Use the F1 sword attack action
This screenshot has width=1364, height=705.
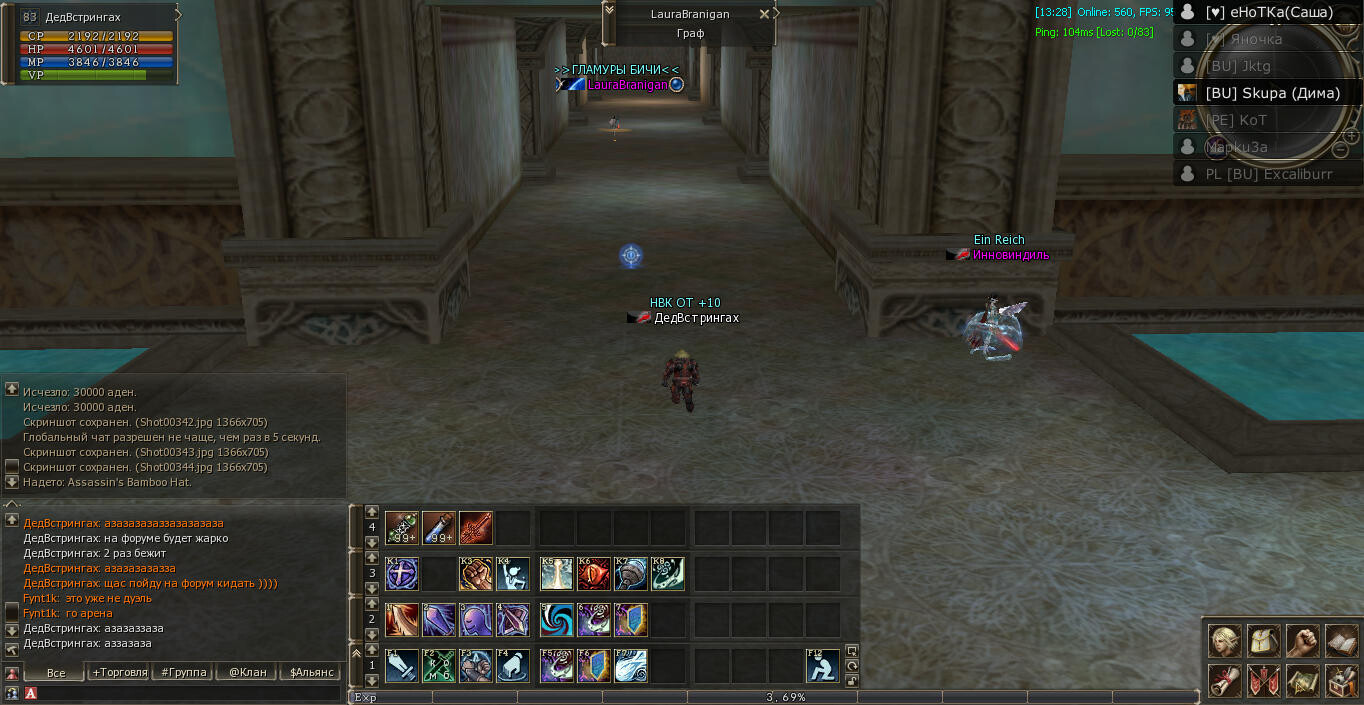[402, 666]
